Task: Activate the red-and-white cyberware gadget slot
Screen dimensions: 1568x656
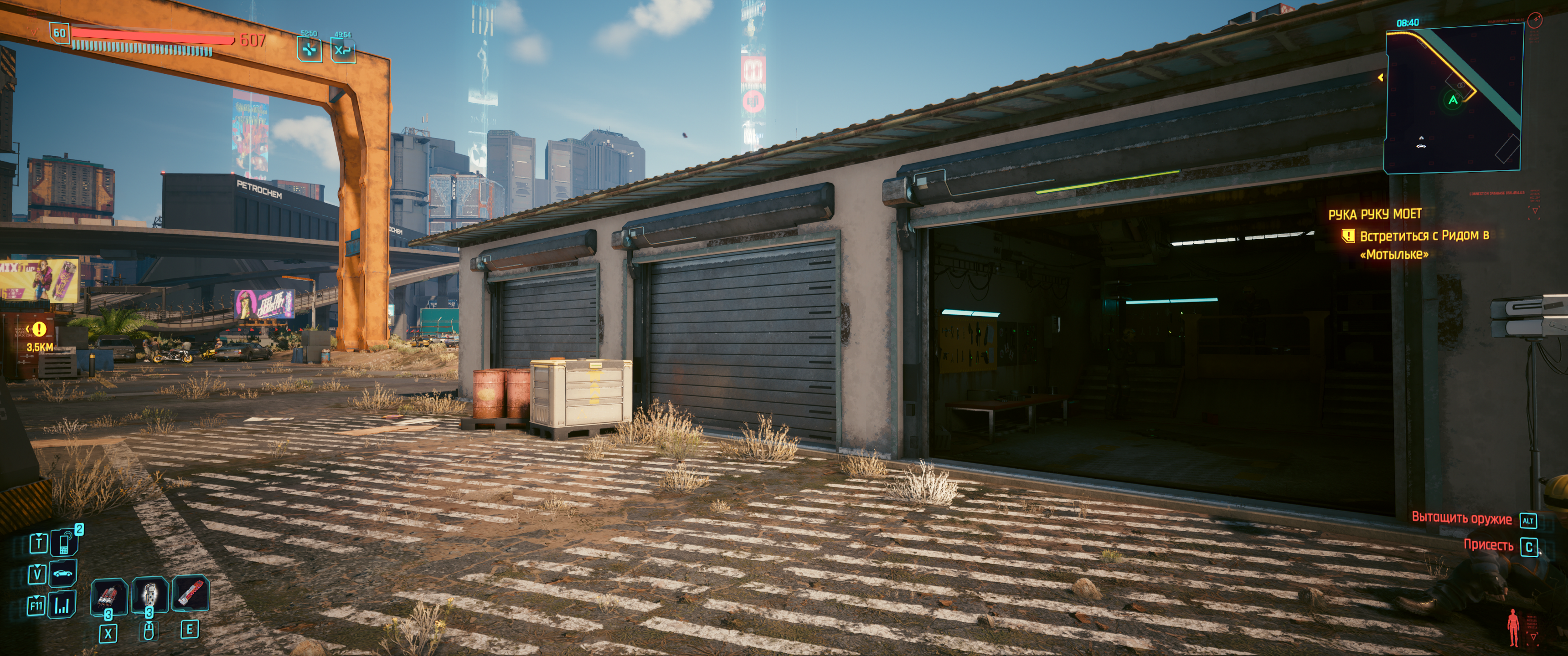Action: click(190, 593)
